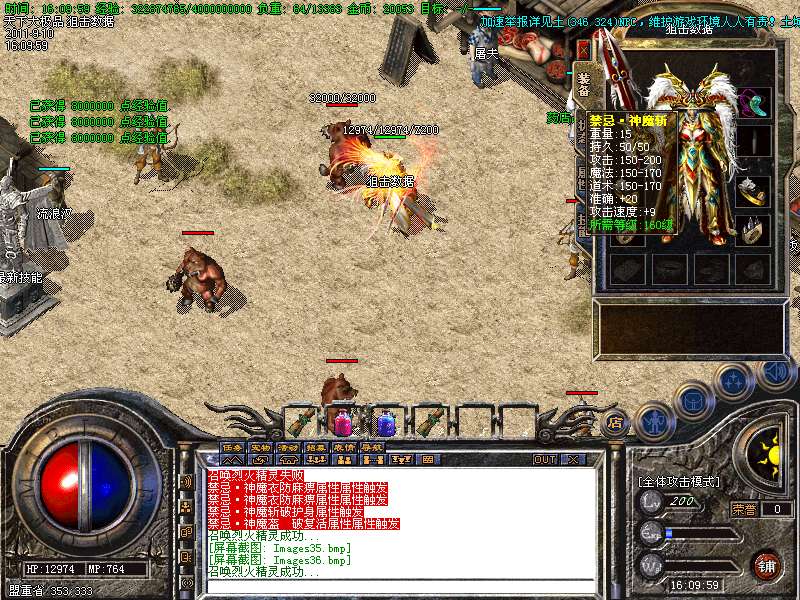
Task: Select the red health potion in the belt
Action: pyautogui.click(x=342, y=422)
